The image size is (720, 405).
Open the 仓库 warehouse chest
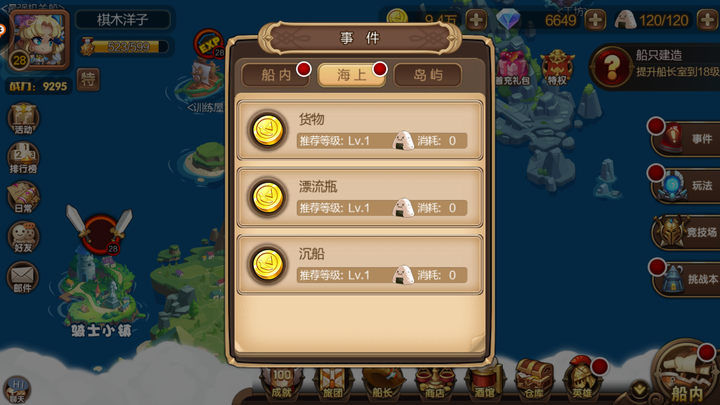531,383
